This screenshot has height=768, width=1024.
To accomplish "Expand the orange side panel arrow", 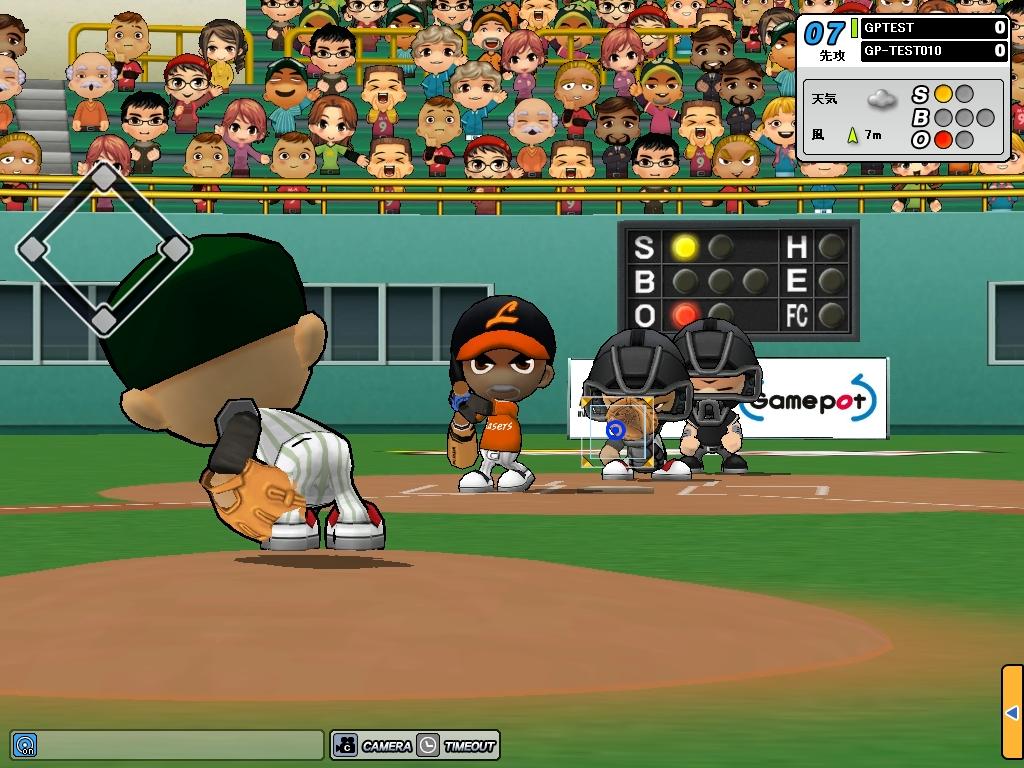I will click(1011, 712).
